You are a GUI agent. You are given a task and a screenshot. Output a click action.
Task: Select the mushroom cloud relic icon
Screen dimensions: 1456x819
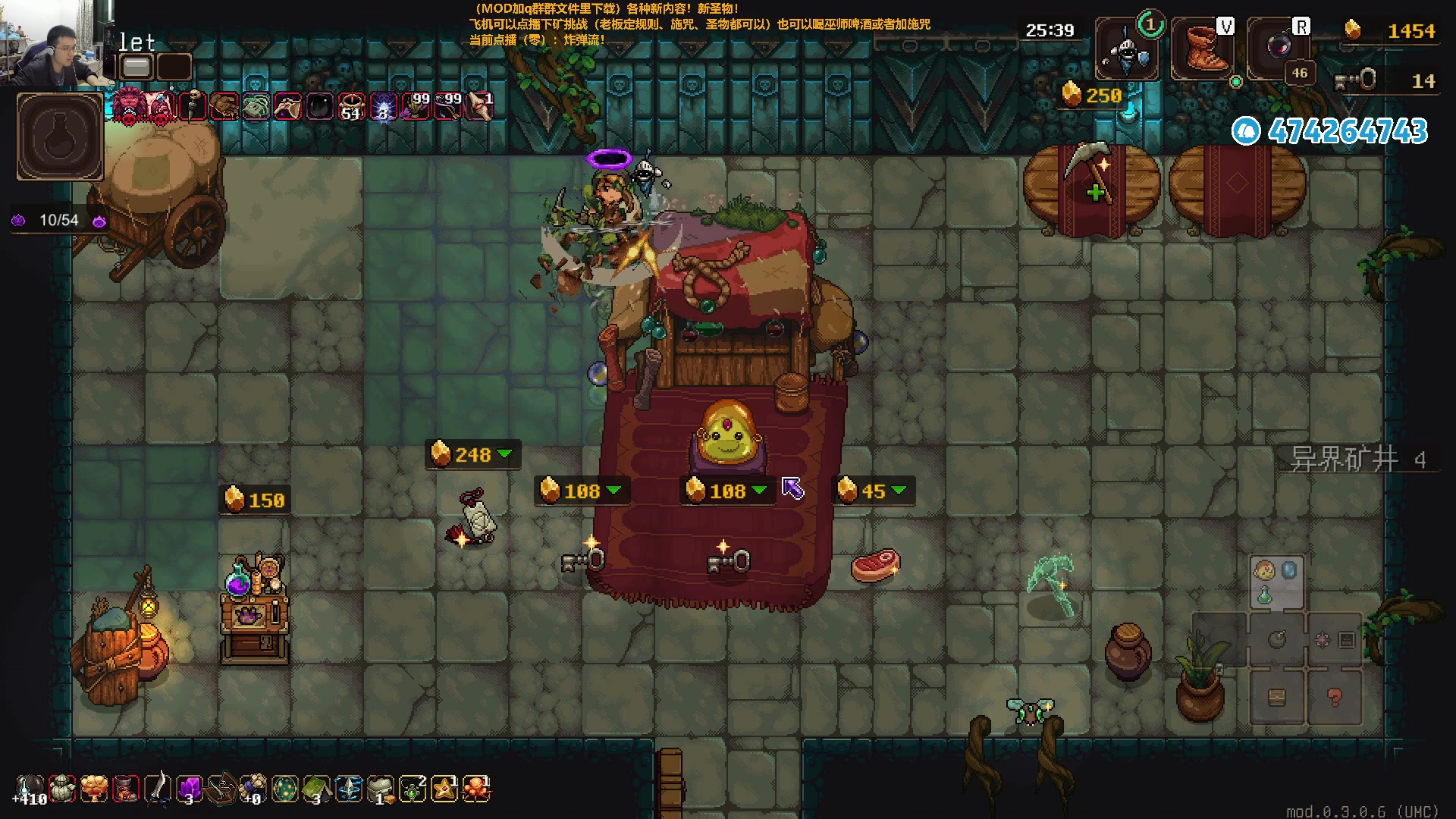pyautogui.click(x=94, y=789)
